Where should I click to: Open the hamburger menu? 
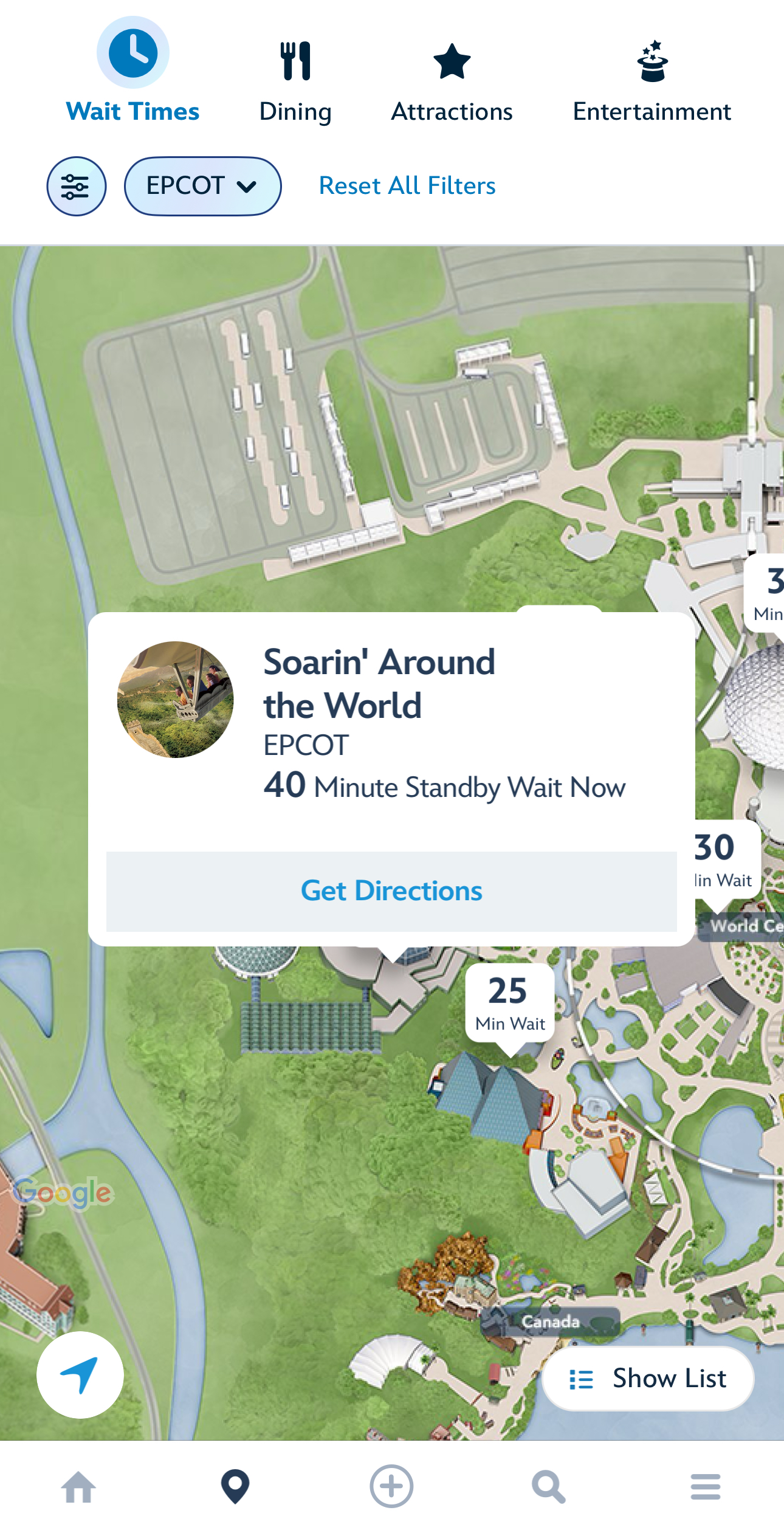click(705, 1487)
